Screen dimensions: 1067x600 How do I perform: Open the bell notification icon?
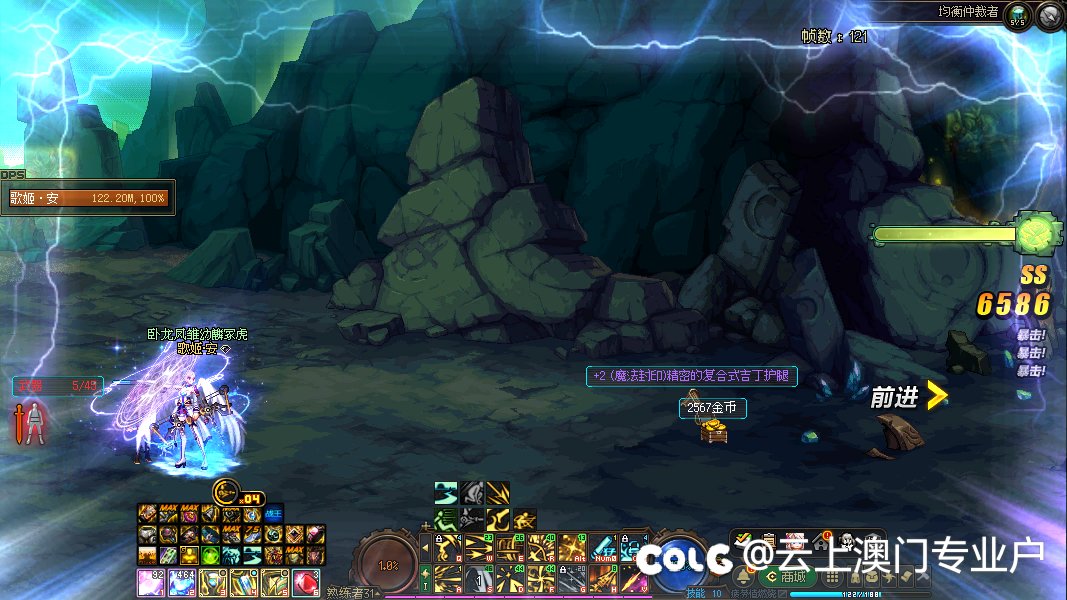pyautogui.click(x=744, y=576)
